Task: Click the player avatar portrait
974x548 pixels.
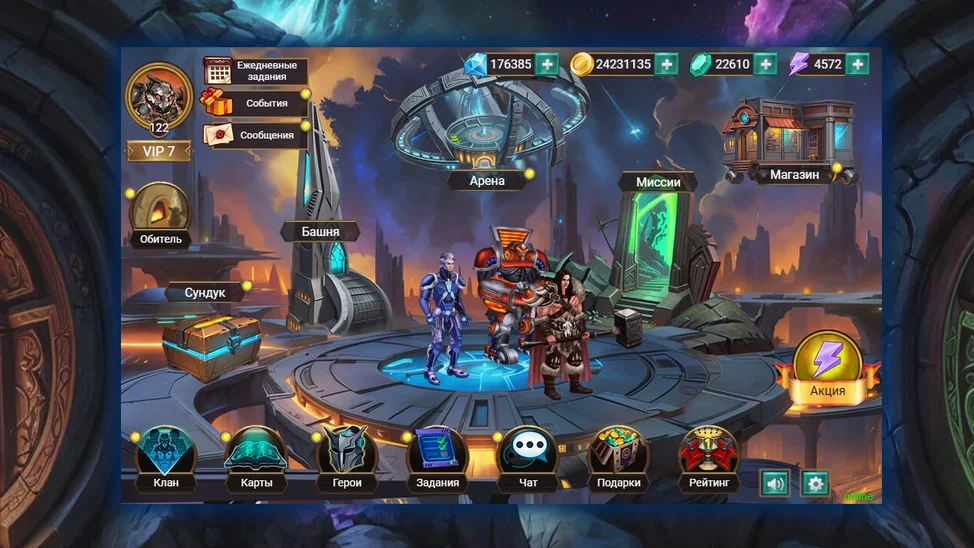Action: pyautogui.click(x=159, y=96)
